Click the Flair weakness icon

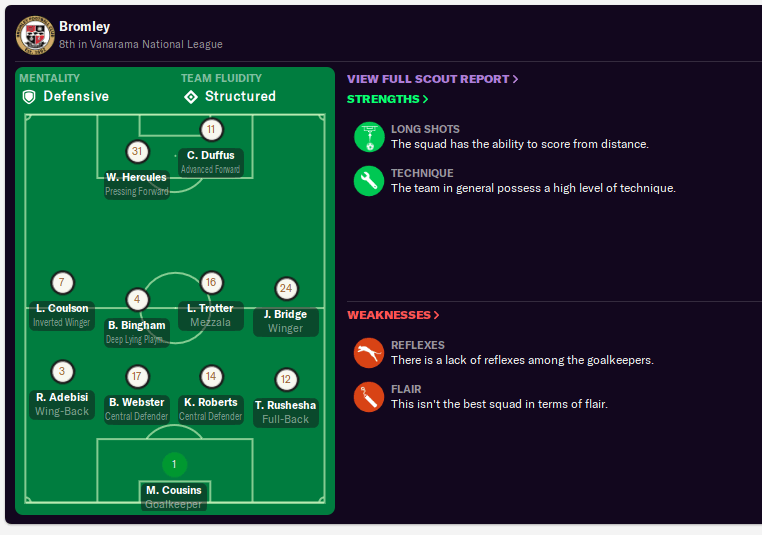[x=369, y=397]
